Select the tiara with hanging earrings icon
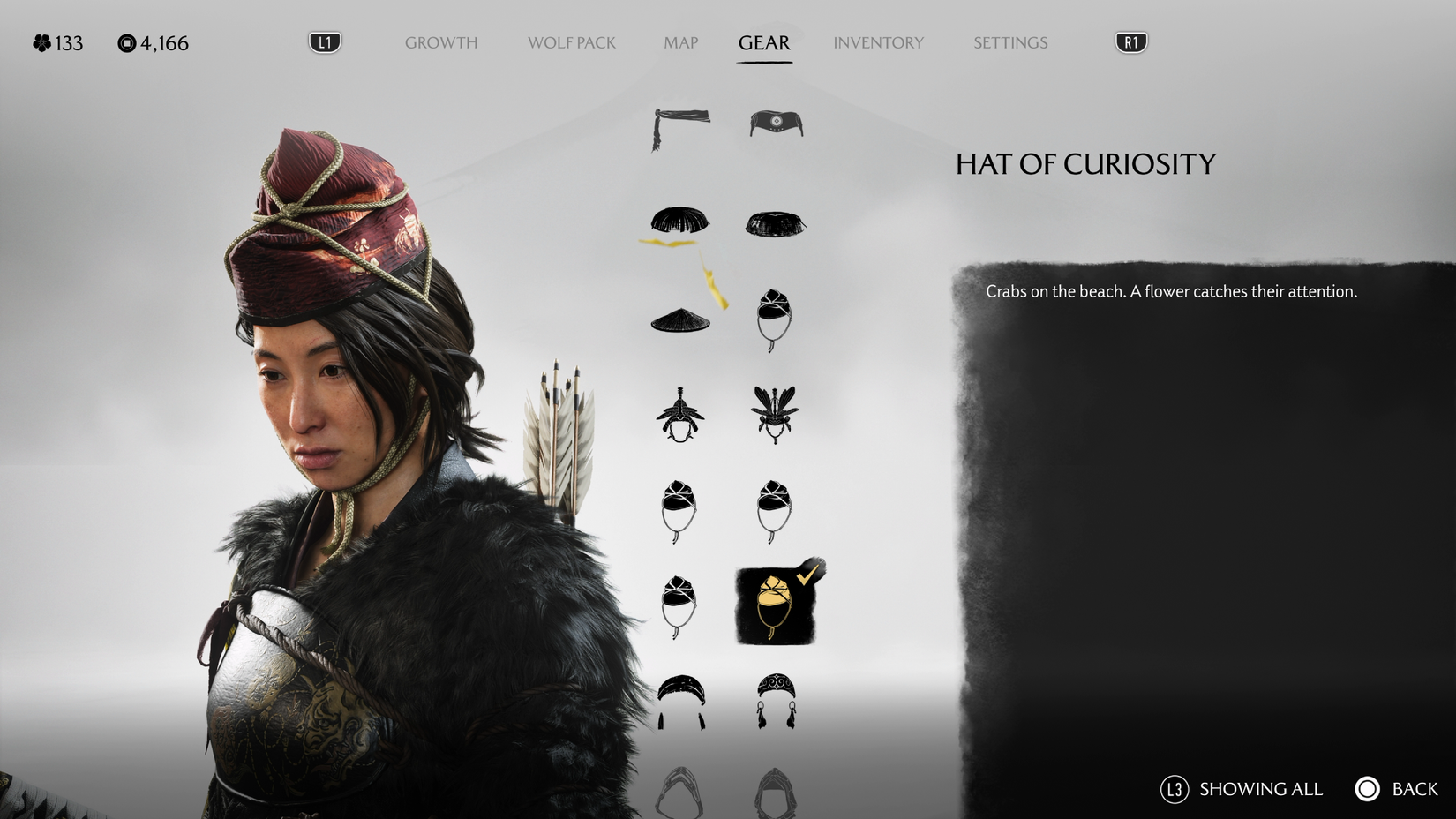1456x819 pixels. (775, 697)
